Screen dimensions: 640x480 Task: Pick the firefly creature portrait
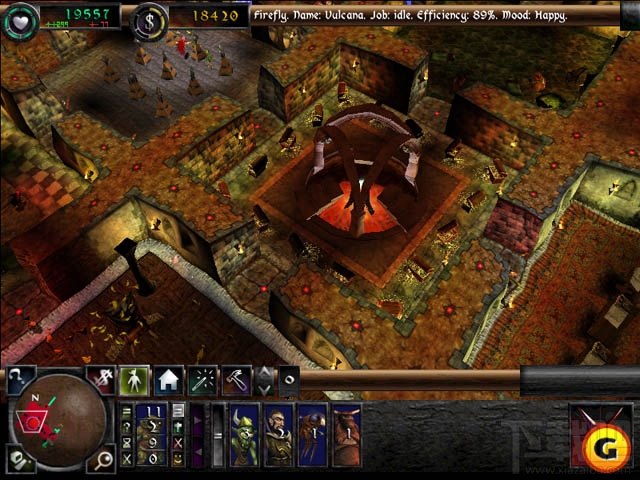click(x=311, y=436)
